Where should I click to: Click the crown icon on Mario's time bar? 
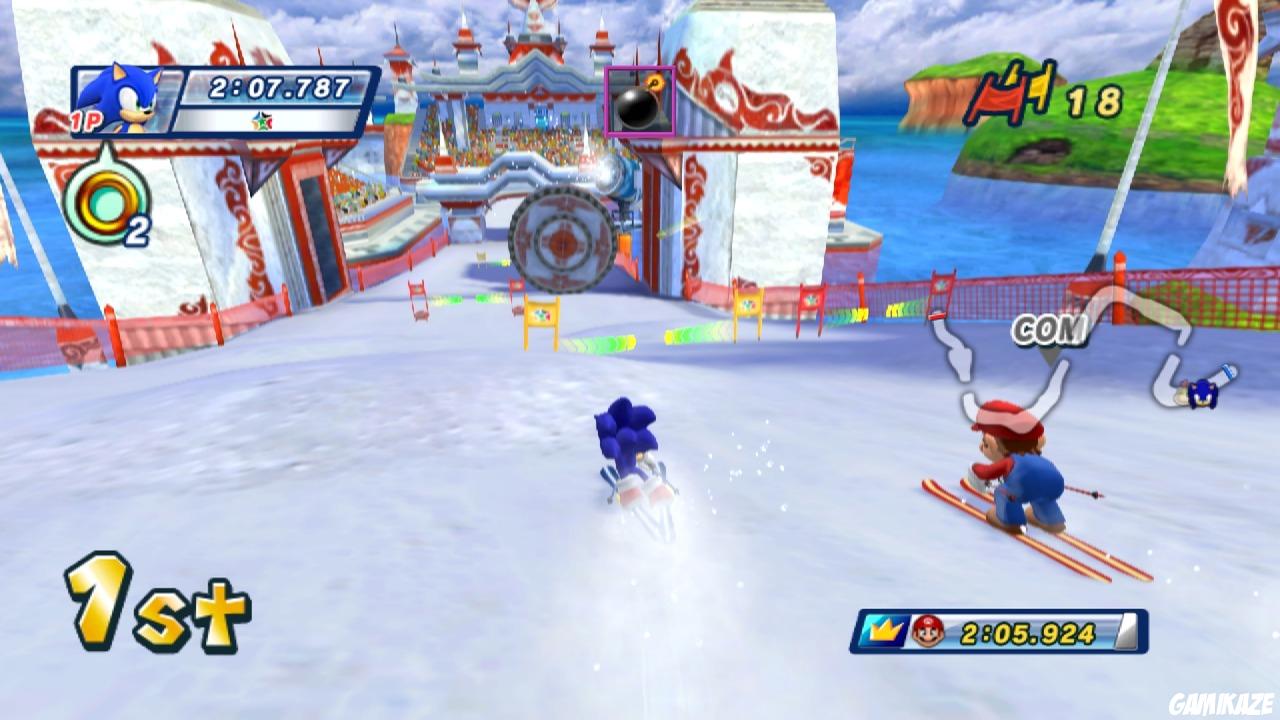885,630
